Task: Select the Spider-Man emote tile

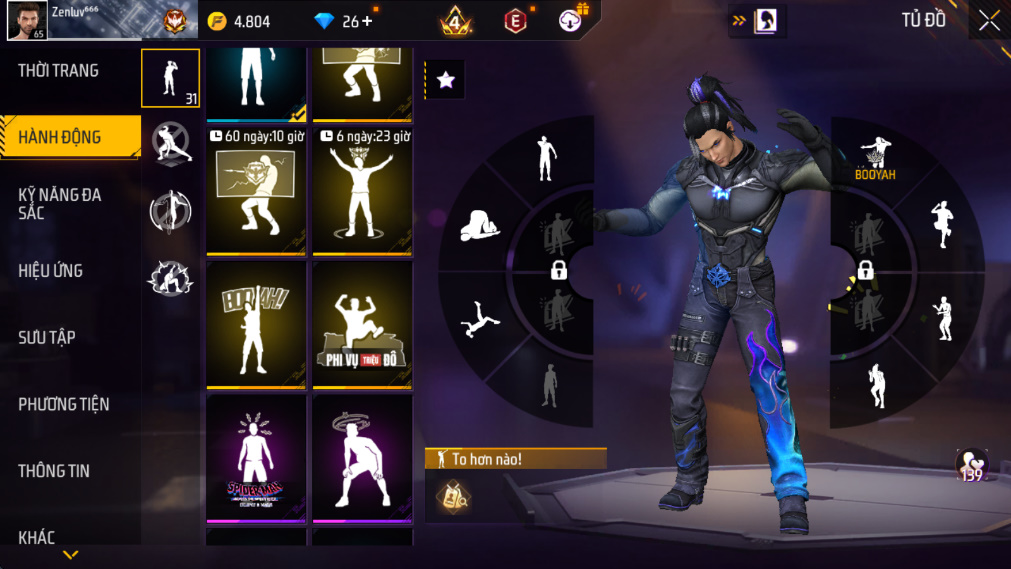Action: coord(256,457)
